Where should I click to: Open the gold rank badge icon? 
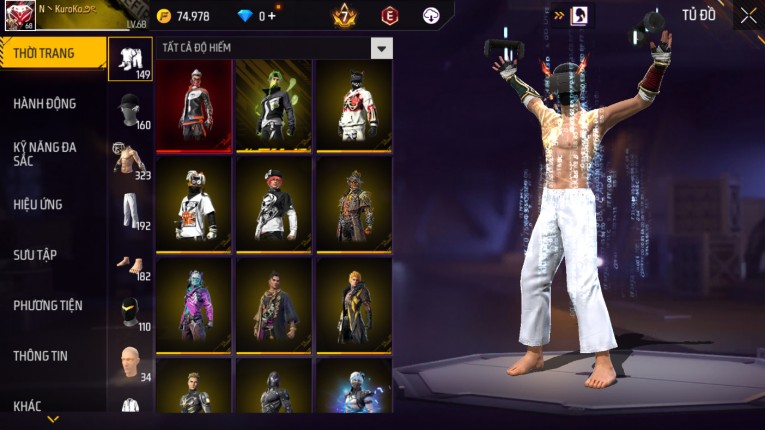[345, 16]
